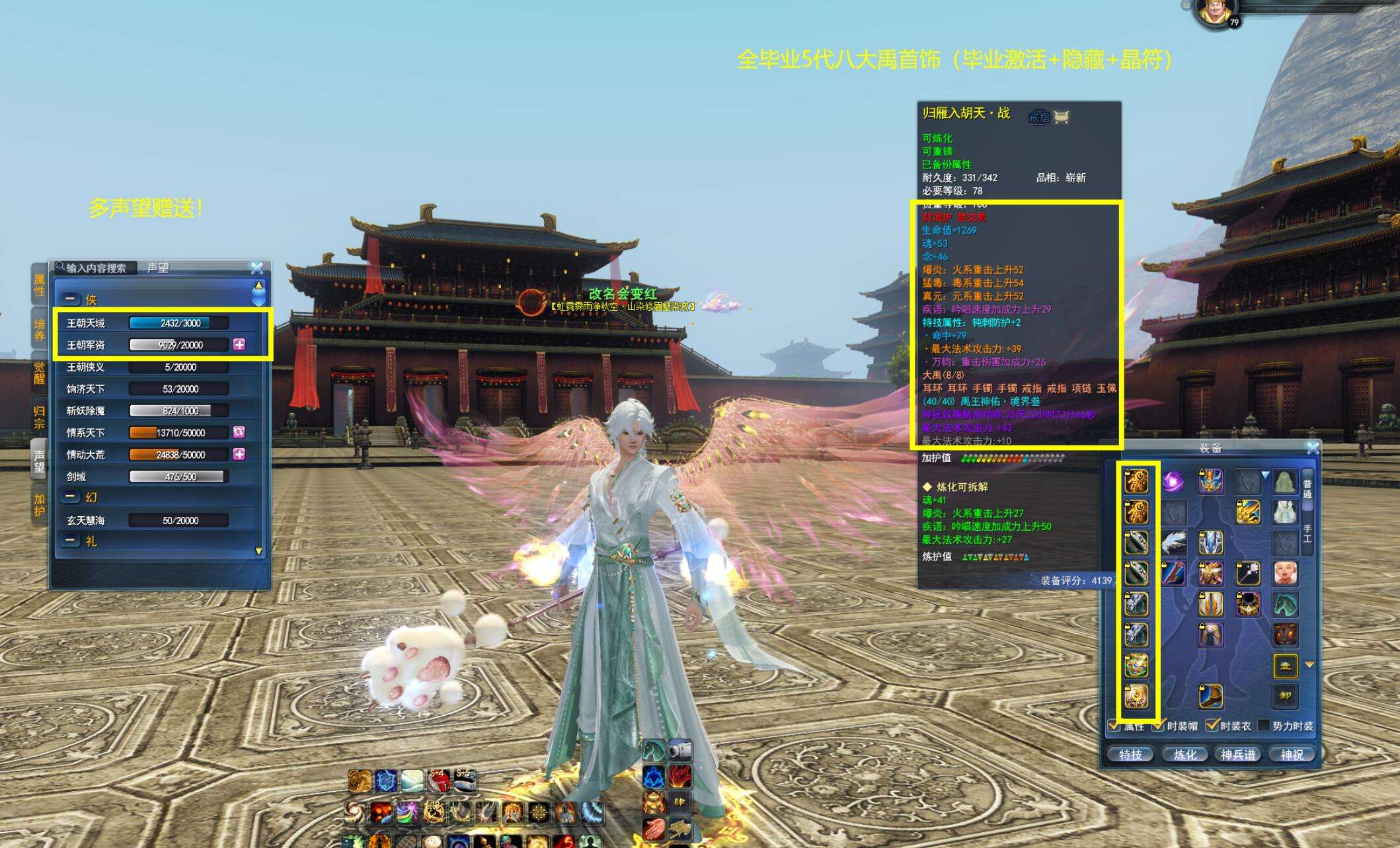1400x848 pixels.
Task: Open the 培养 cultivation tab
Action: tap(39, 330)
